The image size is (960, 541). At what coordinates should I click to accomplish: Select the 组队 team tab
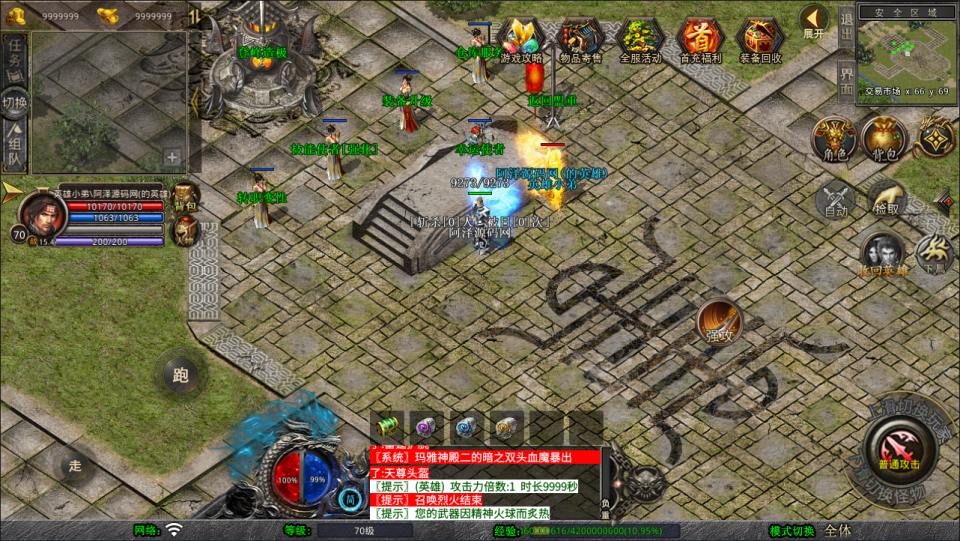tap(14, 145)
